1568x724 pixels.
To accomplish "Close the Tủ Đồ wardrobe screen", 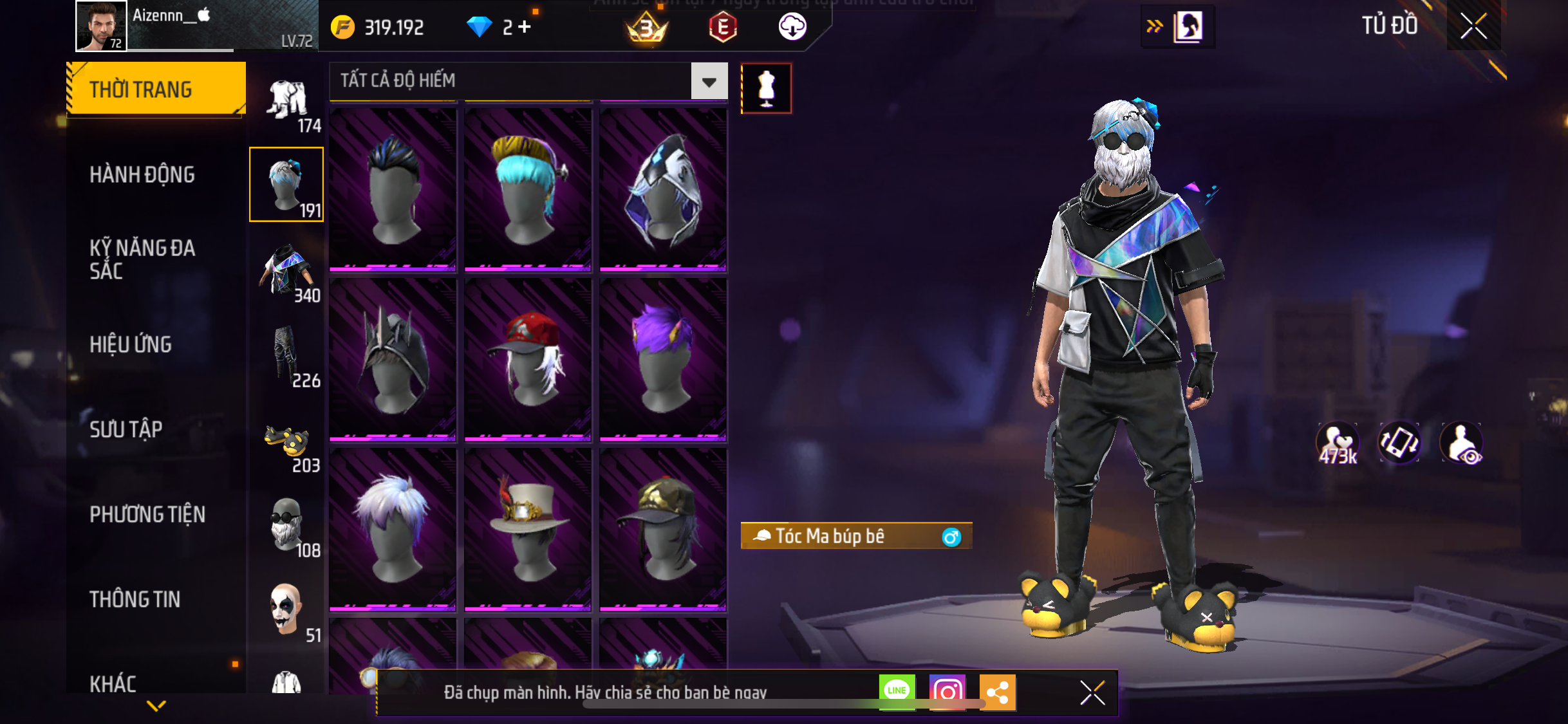I will point(1473,26).
